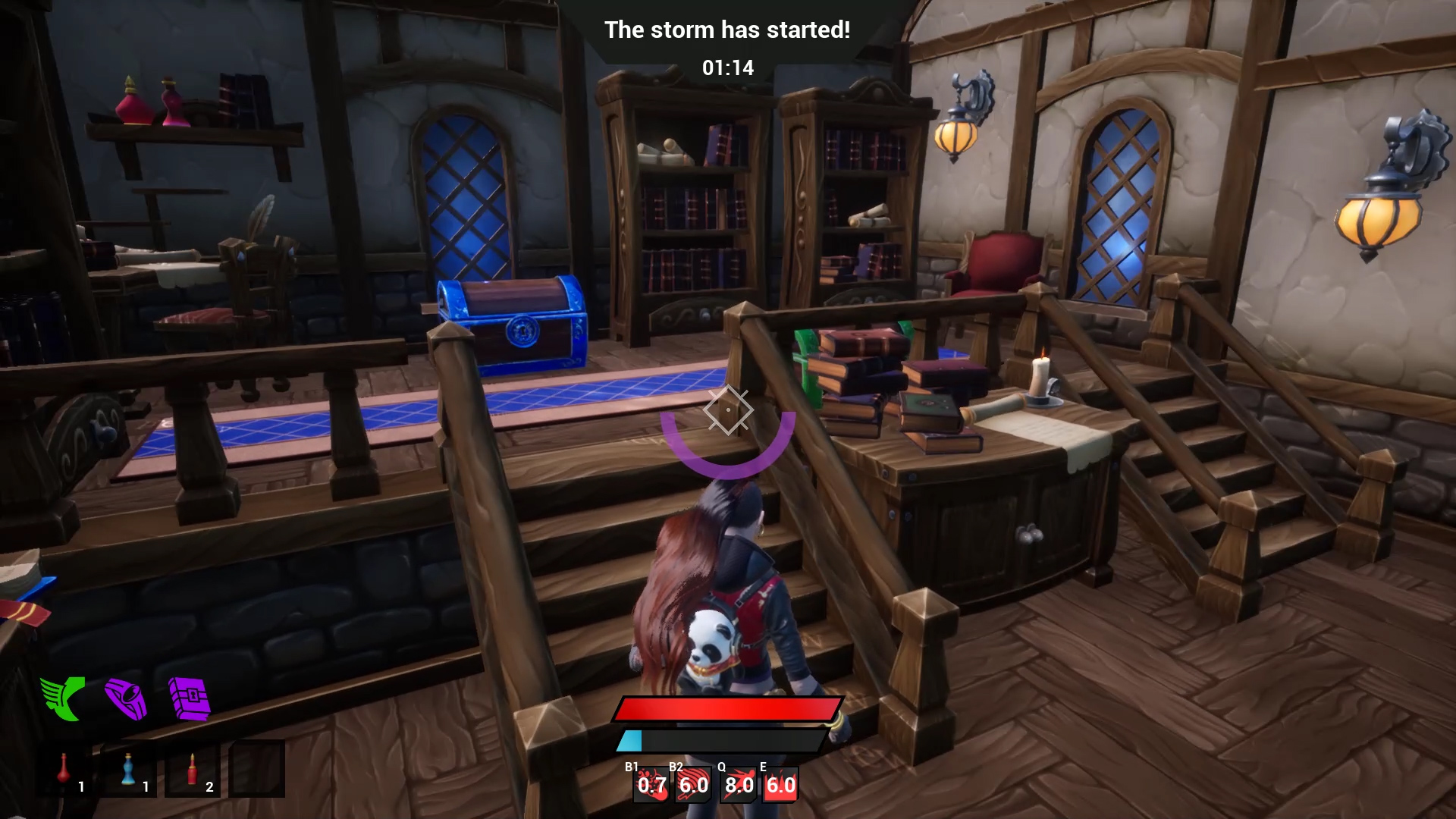The height and width of the screenshot is (819, 1456).
Task: Activate the Q flying dash ability
Action: [x=738, y=785]
